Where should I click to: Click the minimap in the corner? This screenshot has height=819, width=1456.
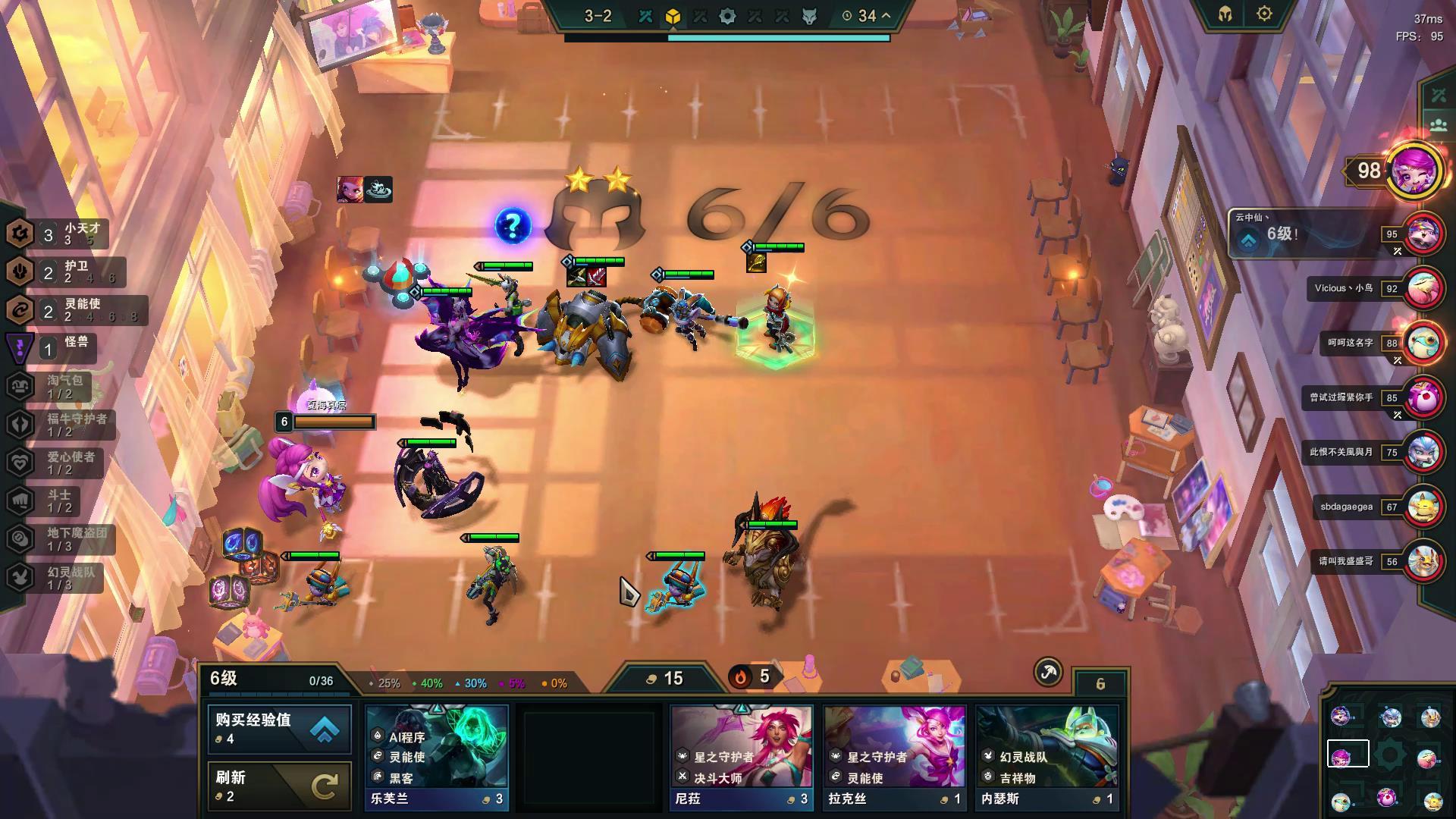[x=1388, y=756]
